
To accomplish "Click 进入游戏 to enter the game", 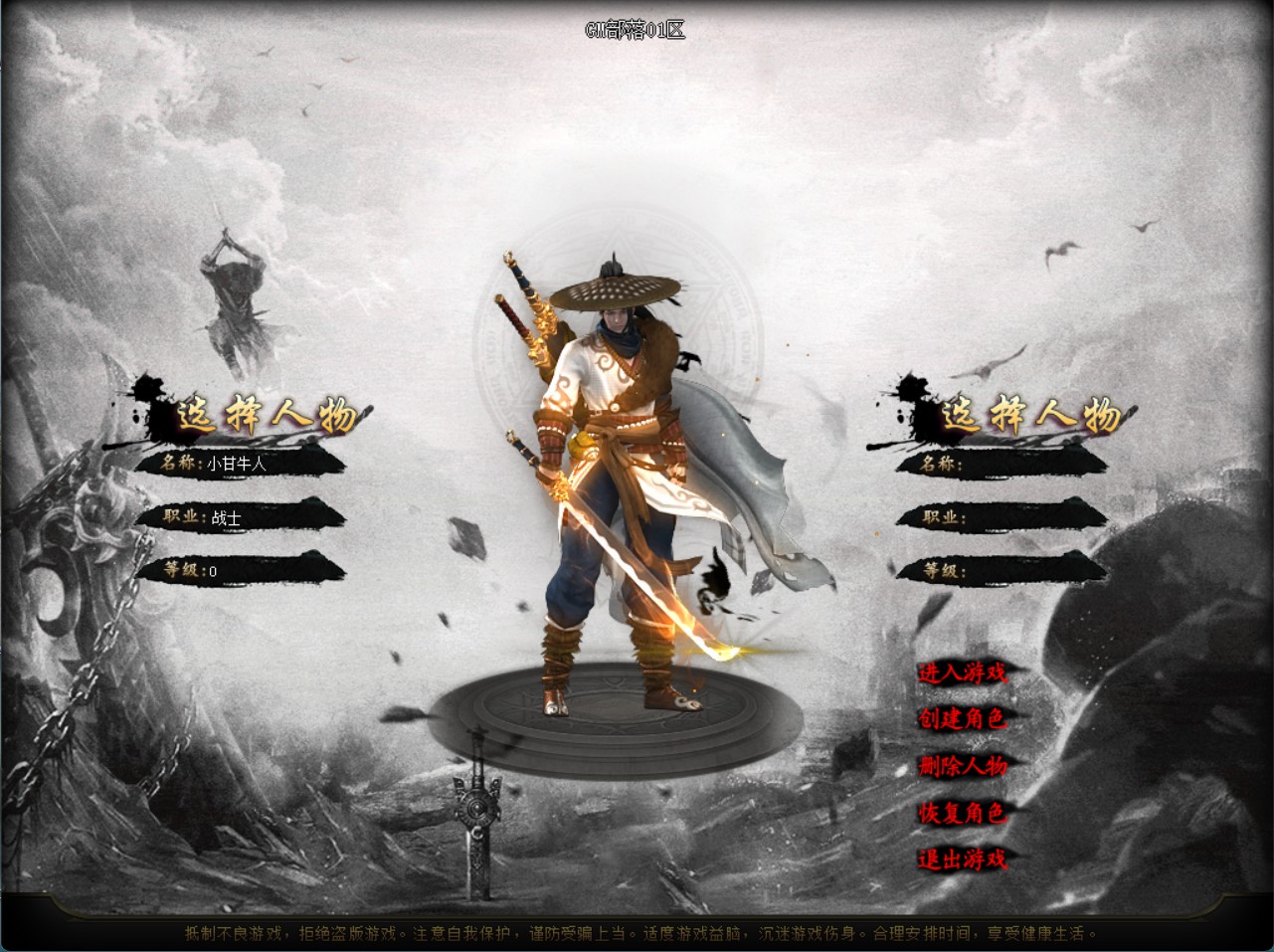I will [963, 673].
